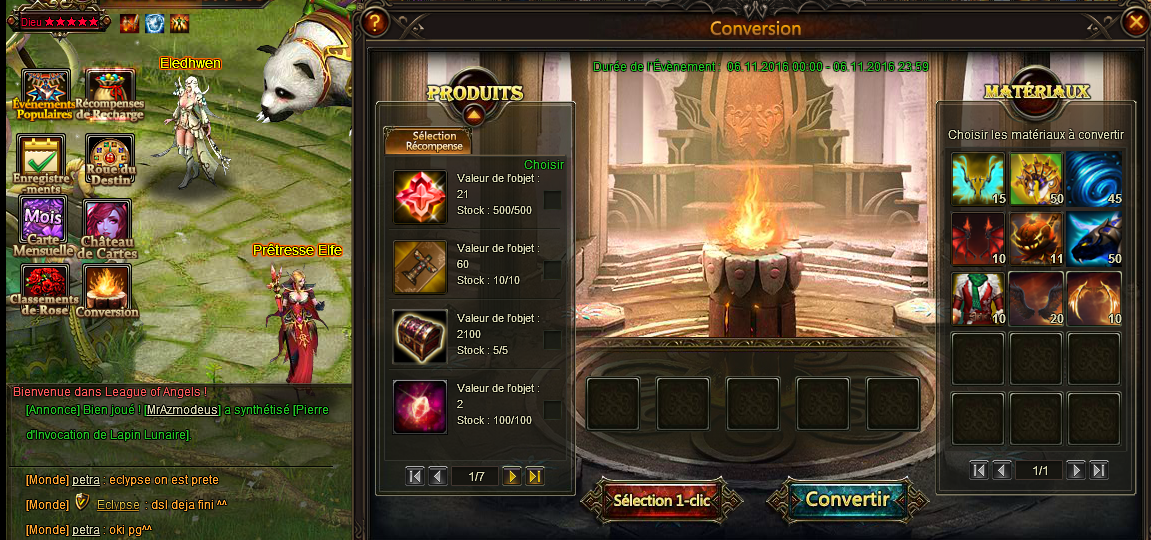Tick the checkbox for the treasure chest product
The height and width of the screenshot is (540, 1151).
pyautogui.click(x=552, y=340)
